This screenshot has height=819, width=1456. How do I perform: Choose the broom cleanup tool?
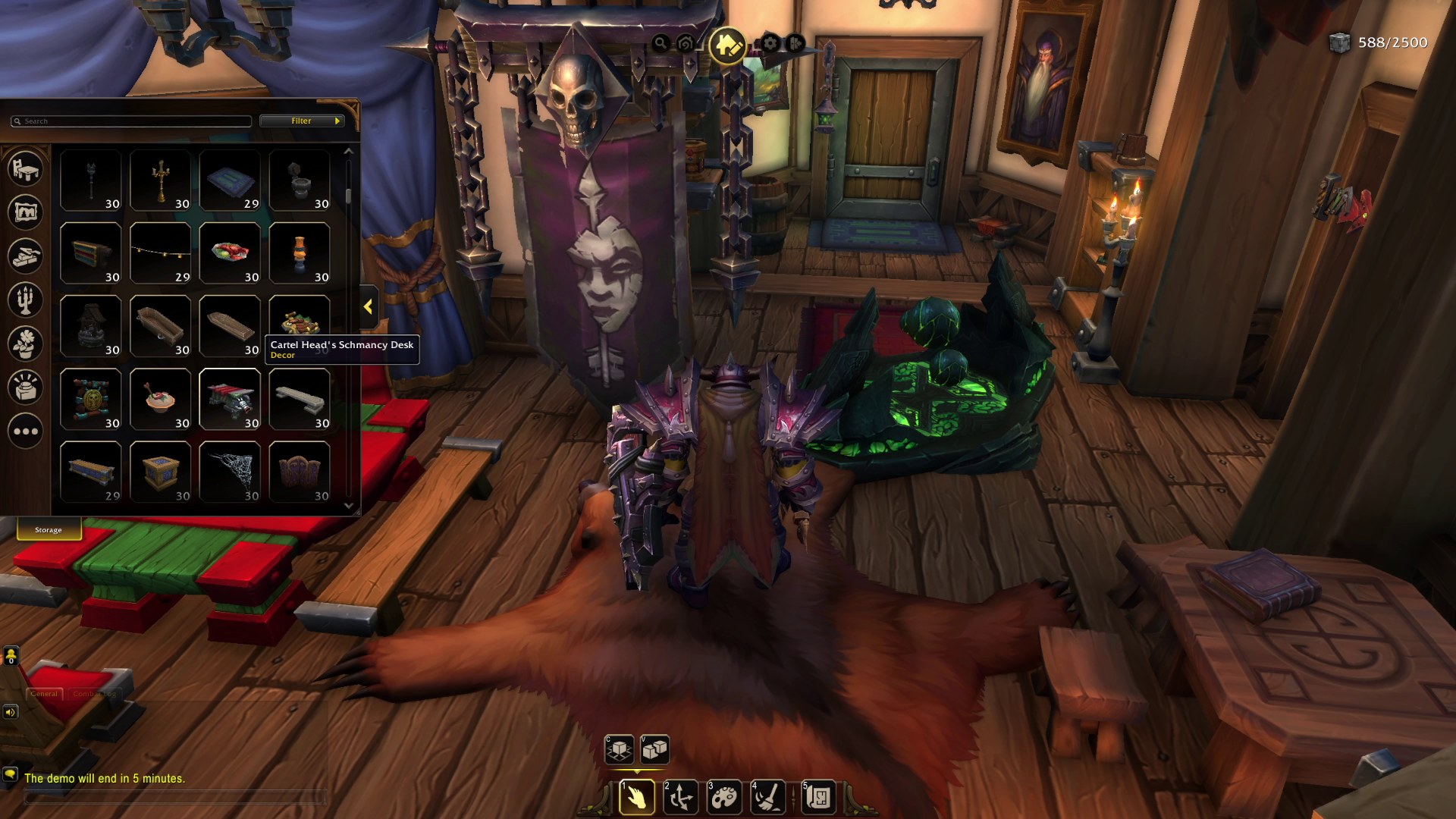coord(767,798)
